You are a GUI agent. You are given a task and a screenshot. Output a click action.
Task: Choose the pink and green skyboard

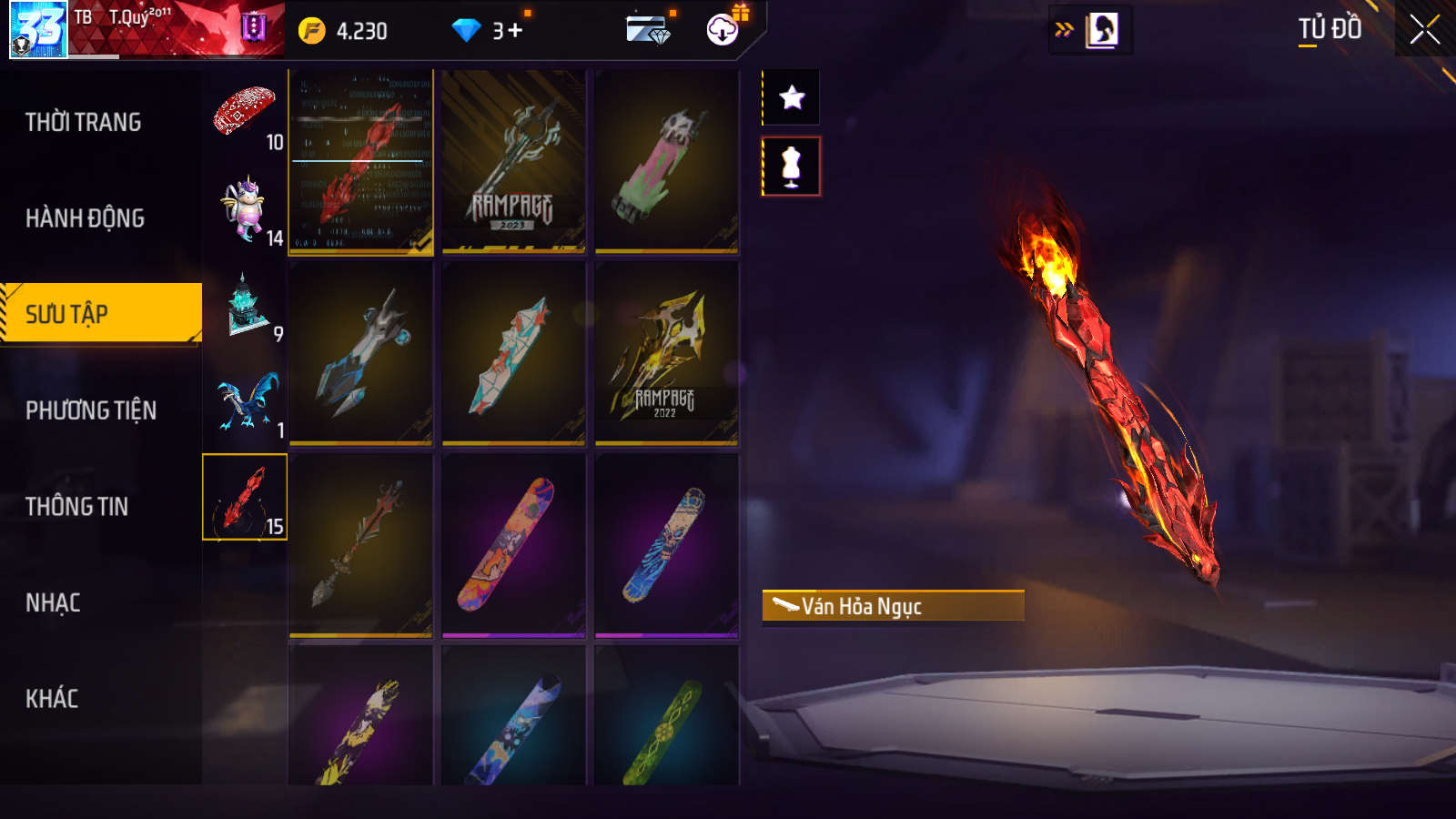(x=666, y=162)
